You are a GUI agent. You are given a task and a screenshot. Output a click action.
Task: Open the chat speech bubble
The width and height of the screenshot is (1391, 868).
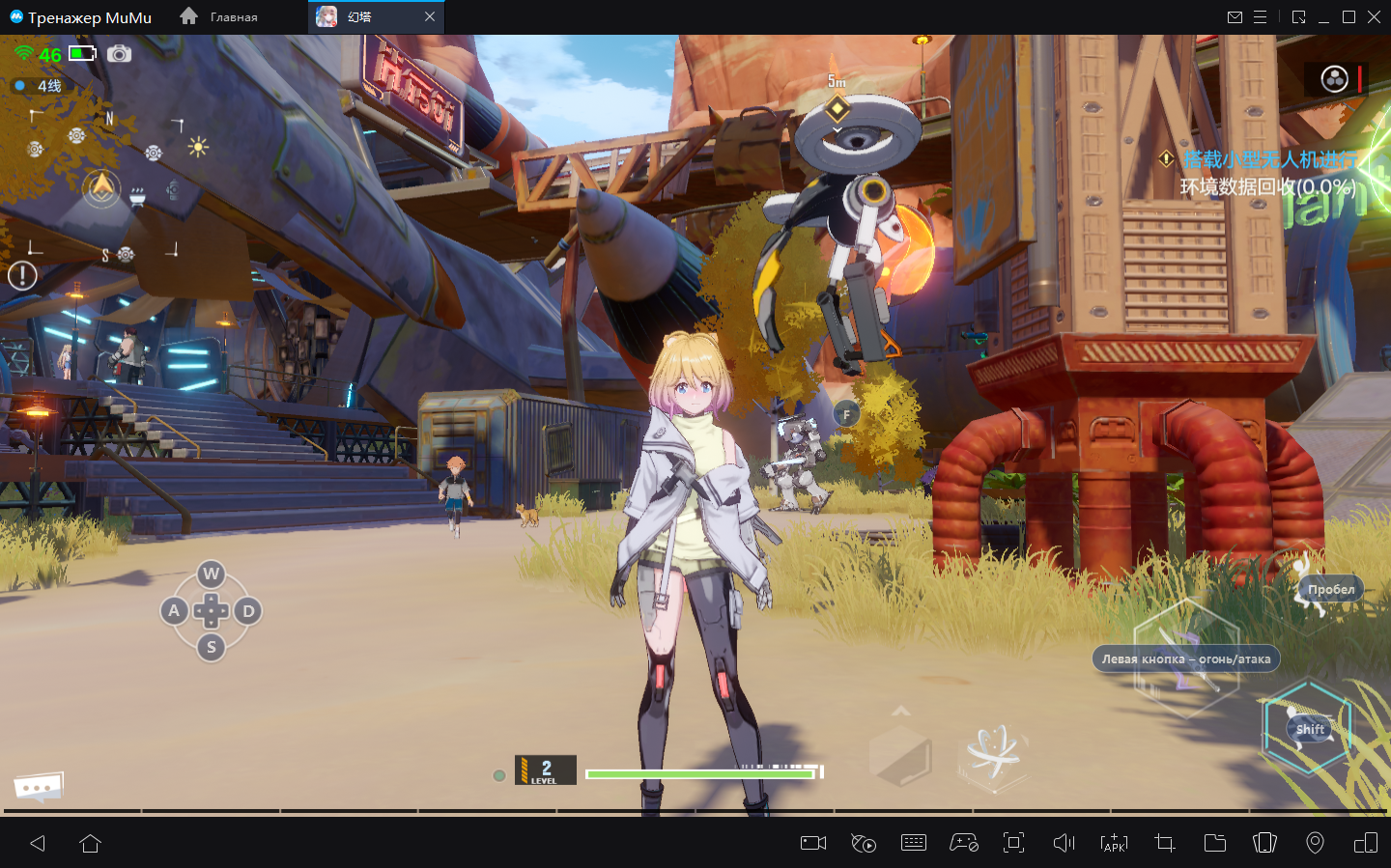point(39,787)
